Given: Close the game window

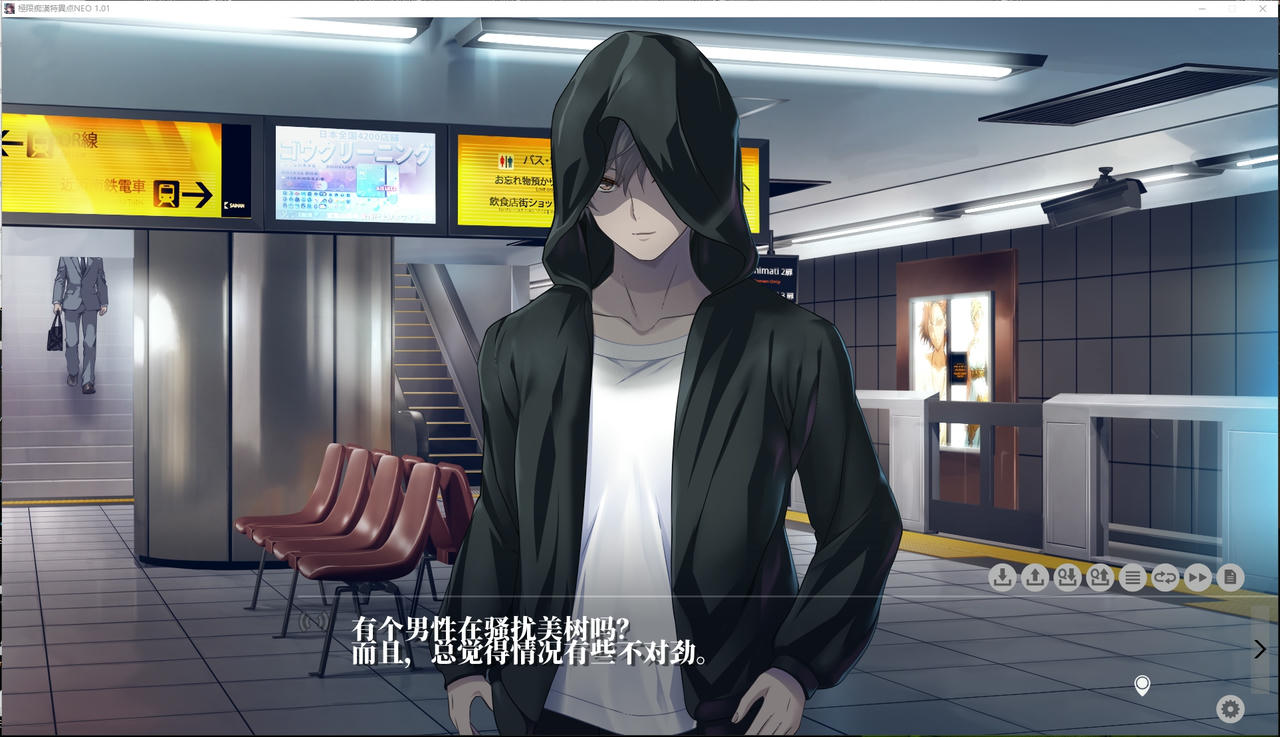Looking at the screenshot, I should [1262, 8].
